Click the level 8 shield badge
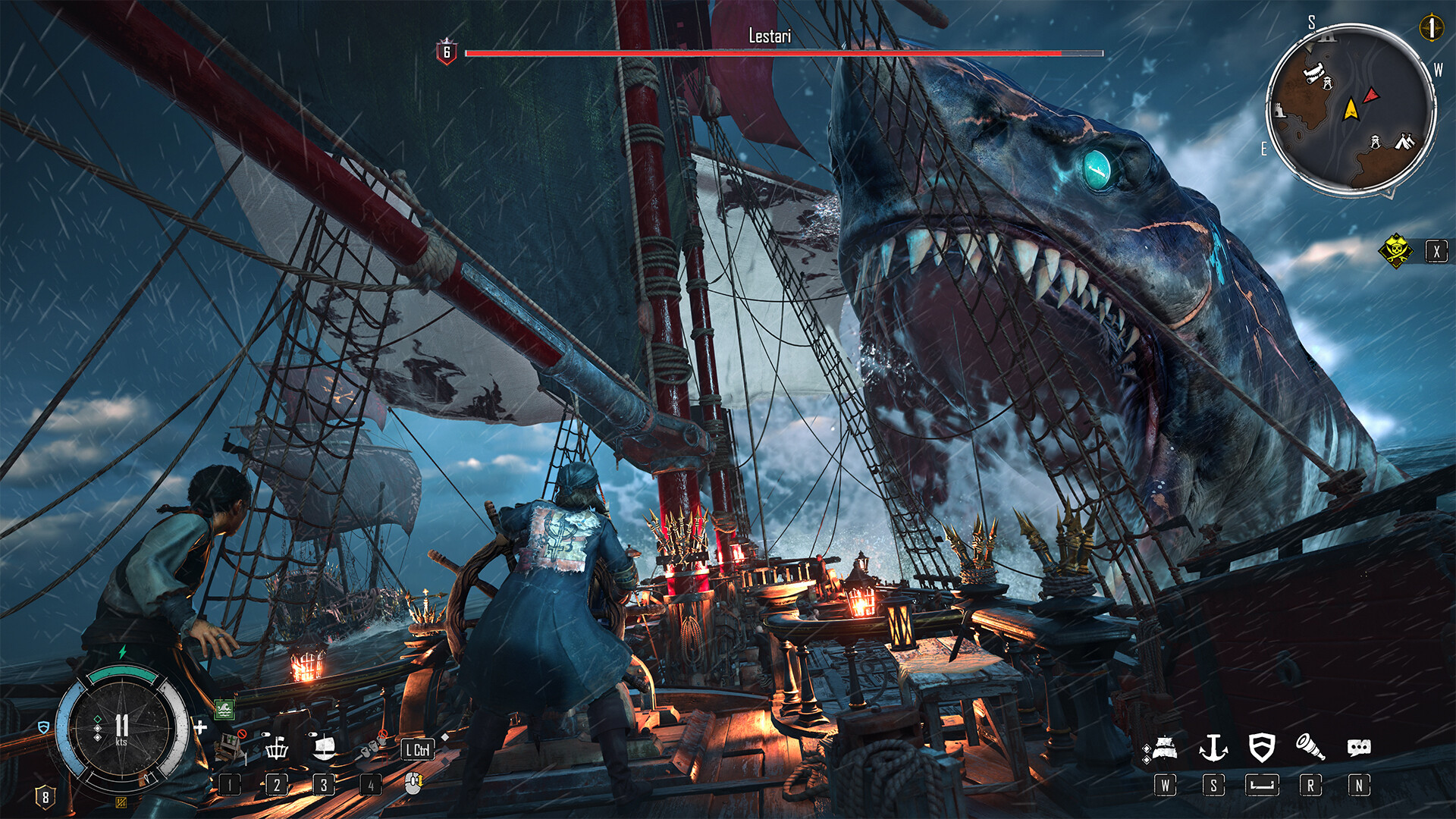Screen dimensions: 1456x819 (45, 797)
